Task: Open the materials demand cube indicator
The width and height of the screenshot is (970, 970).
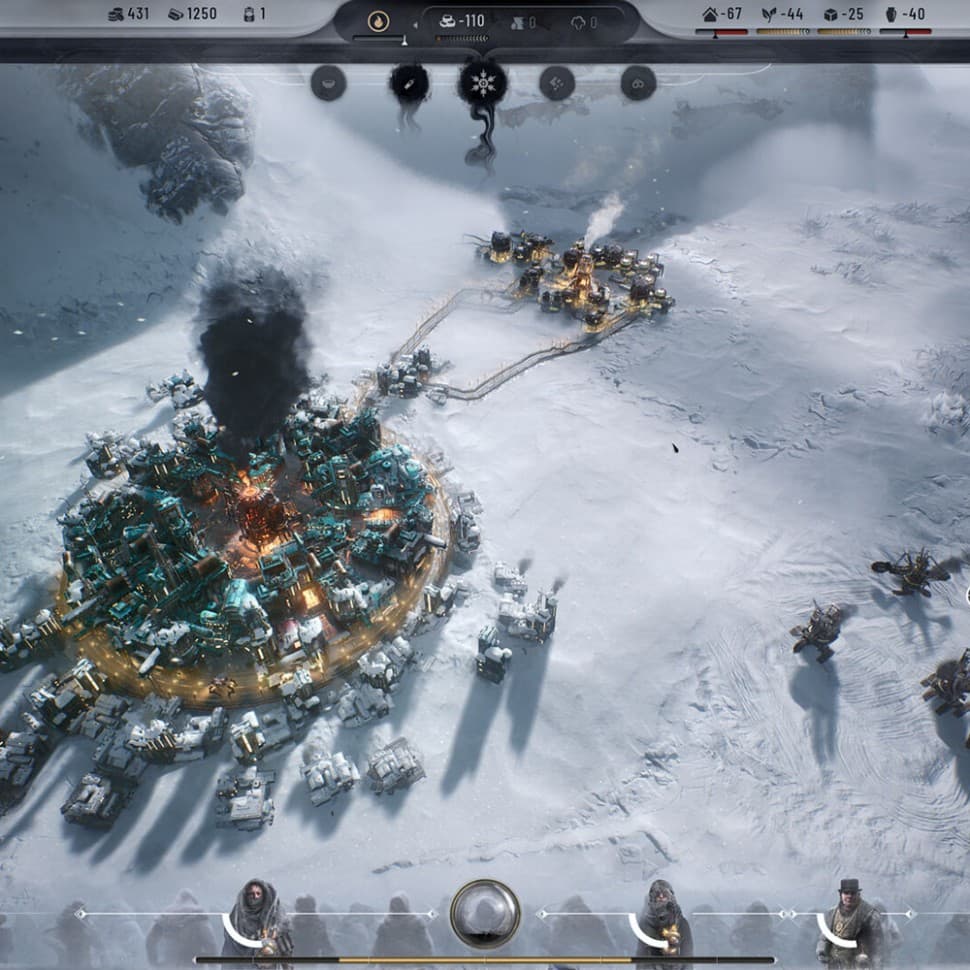Action: 843,15
